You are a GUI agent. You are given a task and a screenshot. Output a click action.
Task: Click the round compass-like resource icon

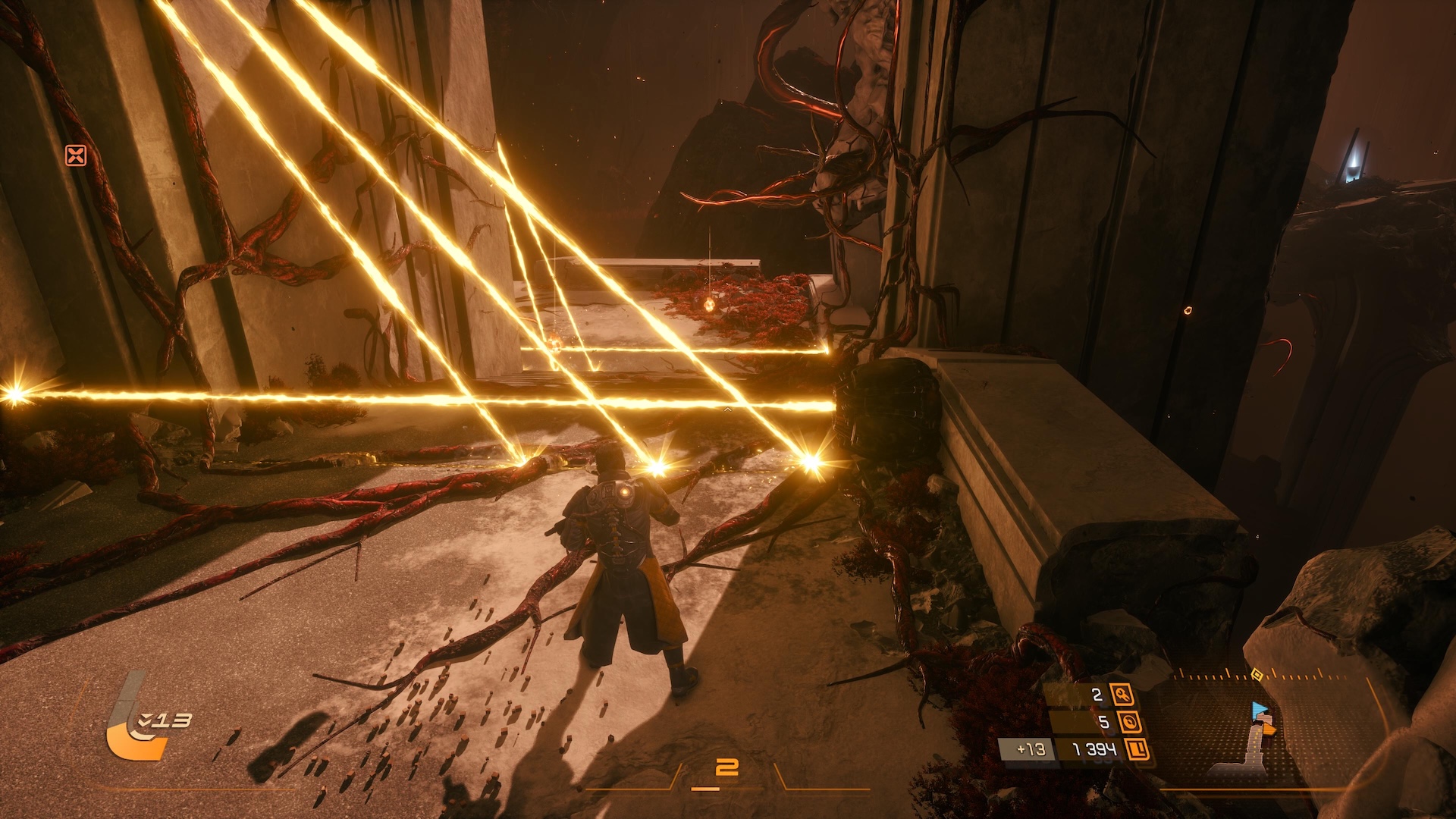[x=1129, y=722]
